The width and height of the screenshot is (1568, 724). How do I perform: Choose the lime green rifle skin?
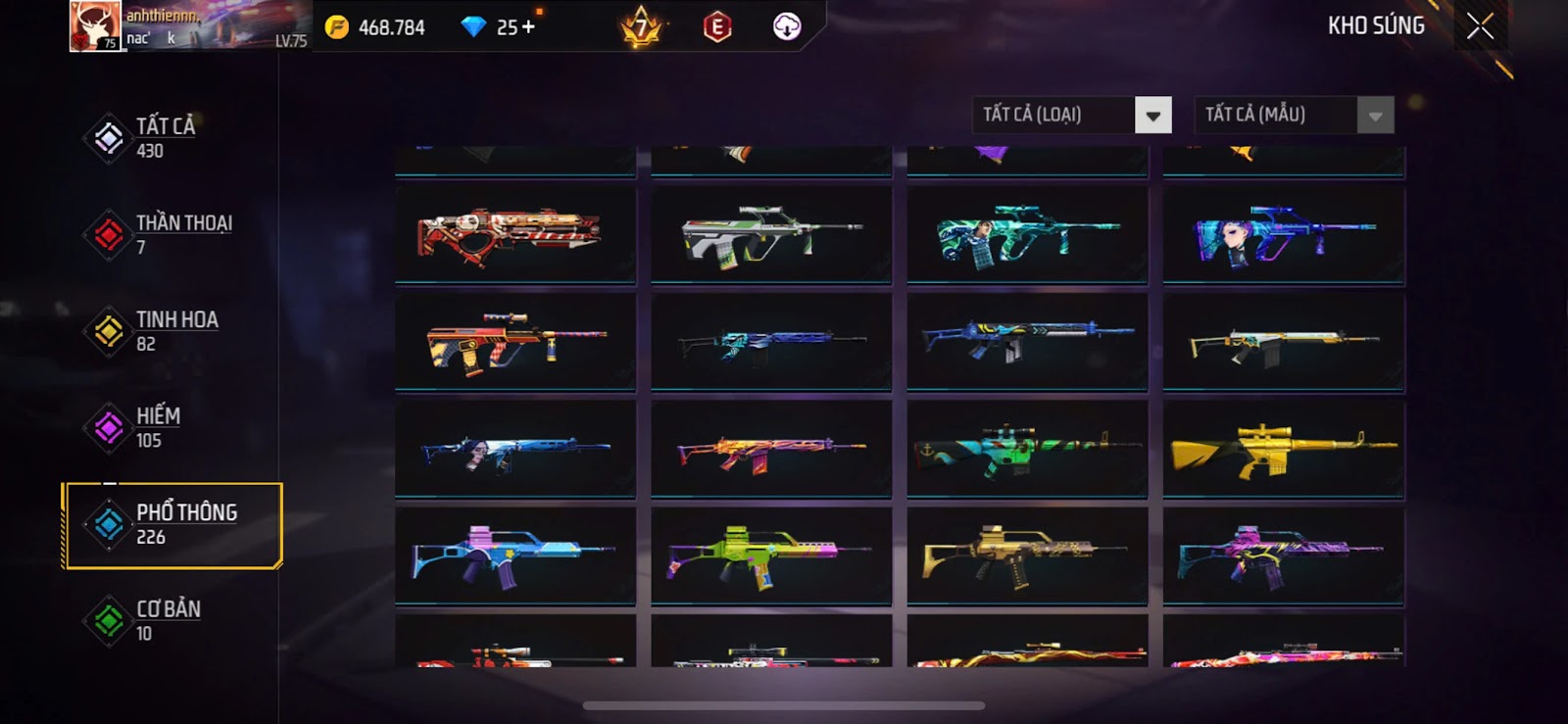771,556
